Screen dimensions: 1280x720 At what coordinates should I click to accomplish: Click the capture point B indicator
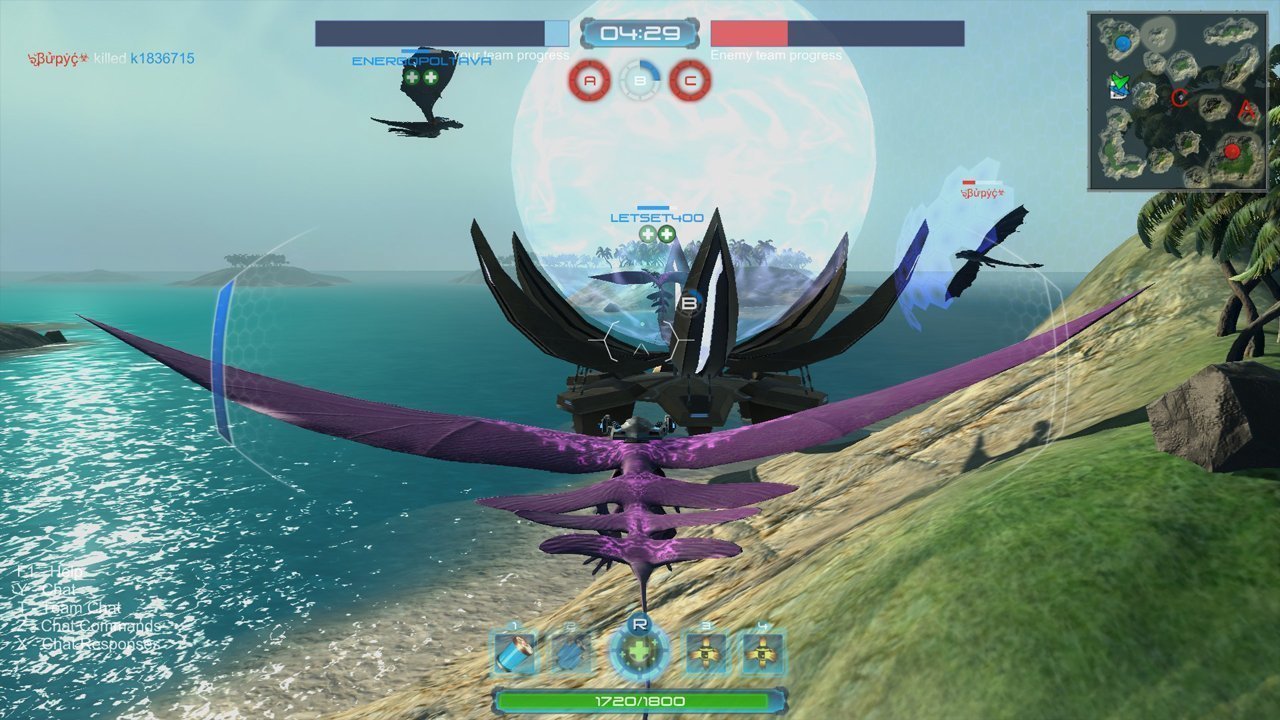tap(640, 81)
